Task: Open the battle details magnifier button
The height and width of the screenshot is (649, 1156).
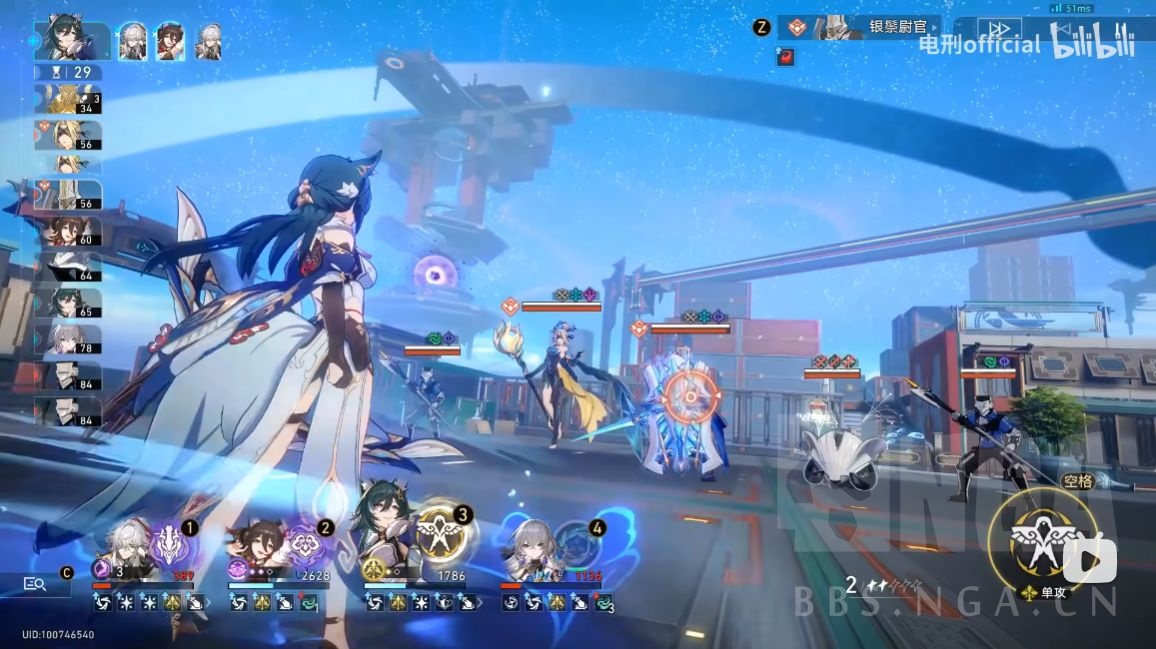Action: [35, 584]
